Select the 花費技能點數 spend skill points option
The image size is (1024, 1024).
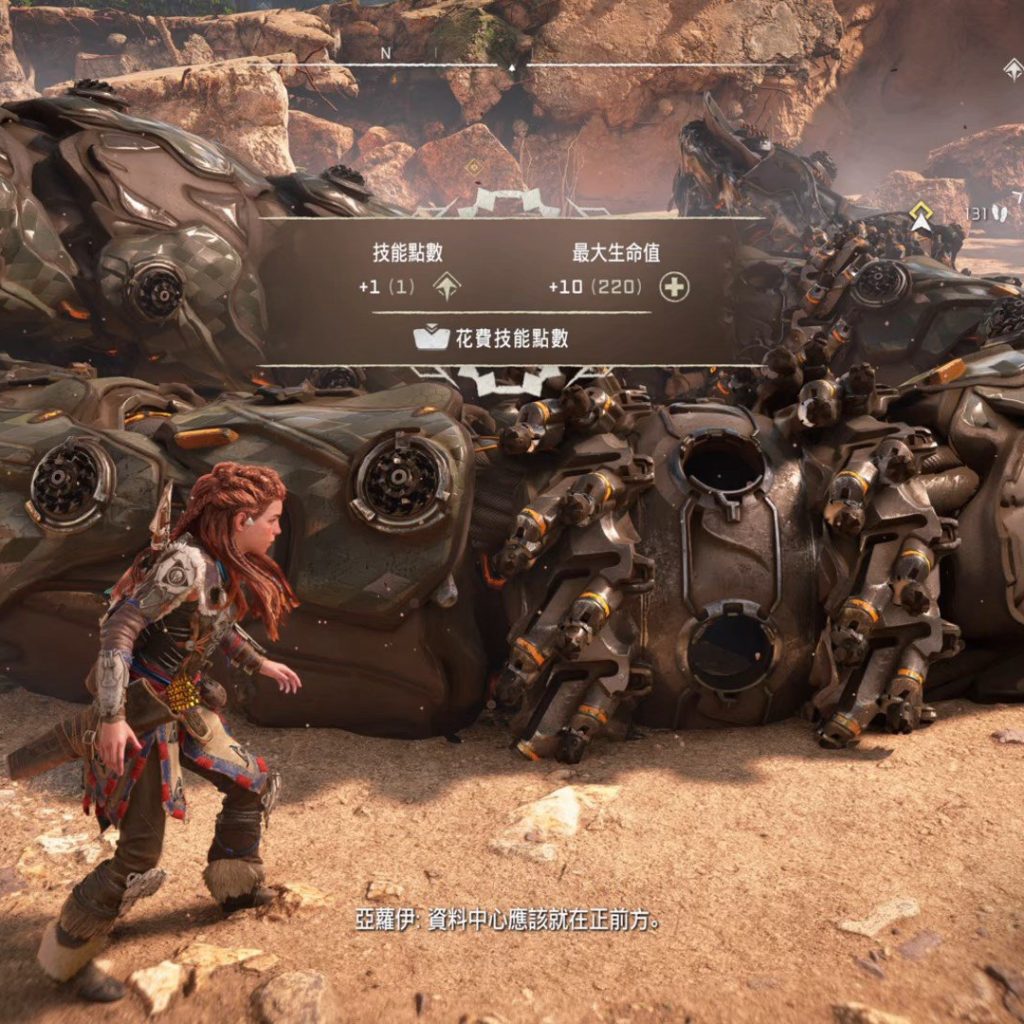click(491, 338)
